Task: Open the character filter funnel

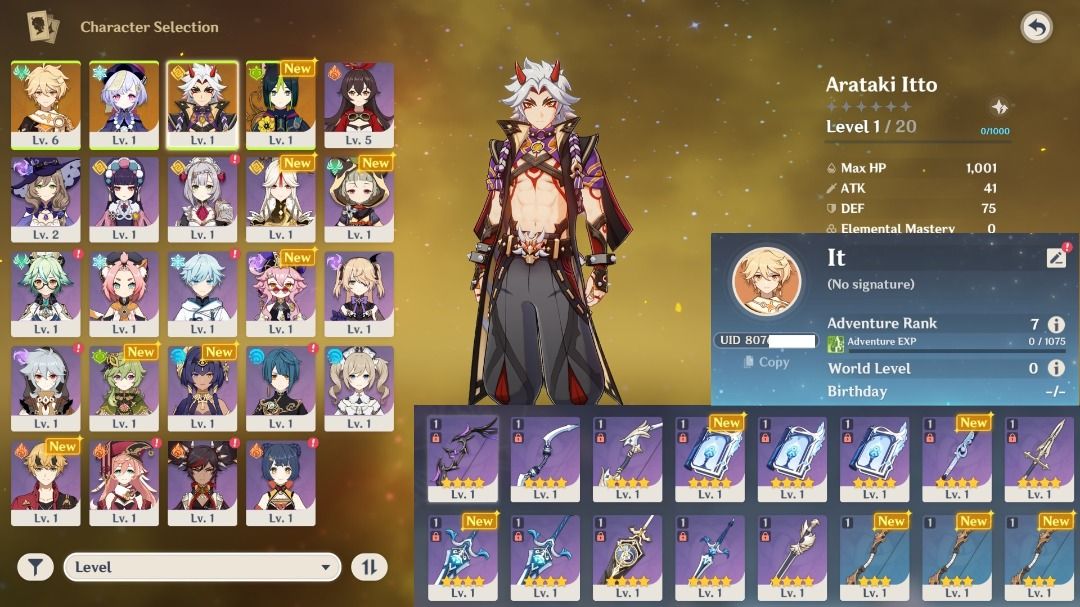Action: point(35,567)
